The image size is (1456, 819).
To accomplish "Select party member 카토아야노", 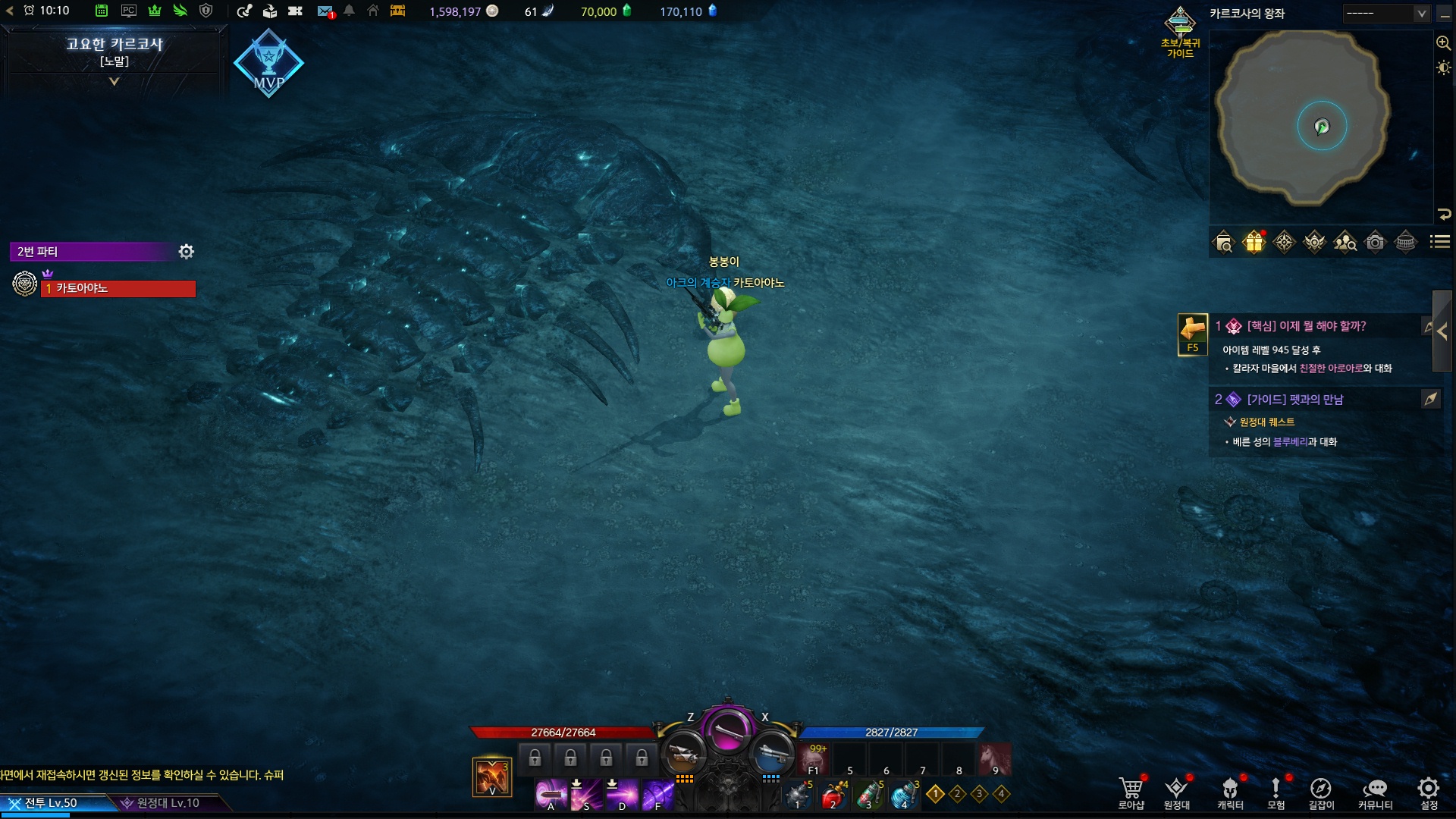I will coord(118,289).
